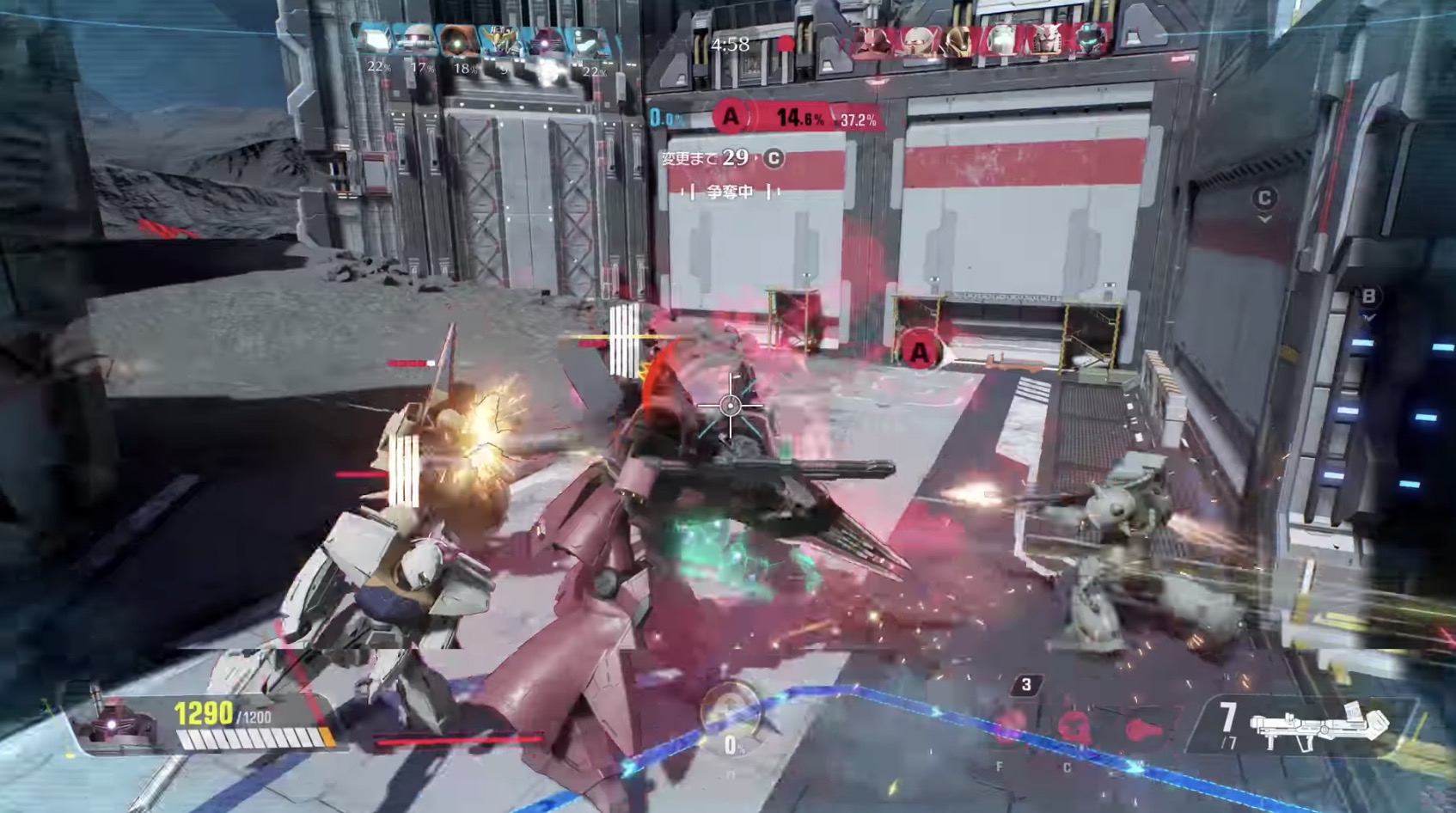Choose the gold-horned white mobile suit portrait

499,40
